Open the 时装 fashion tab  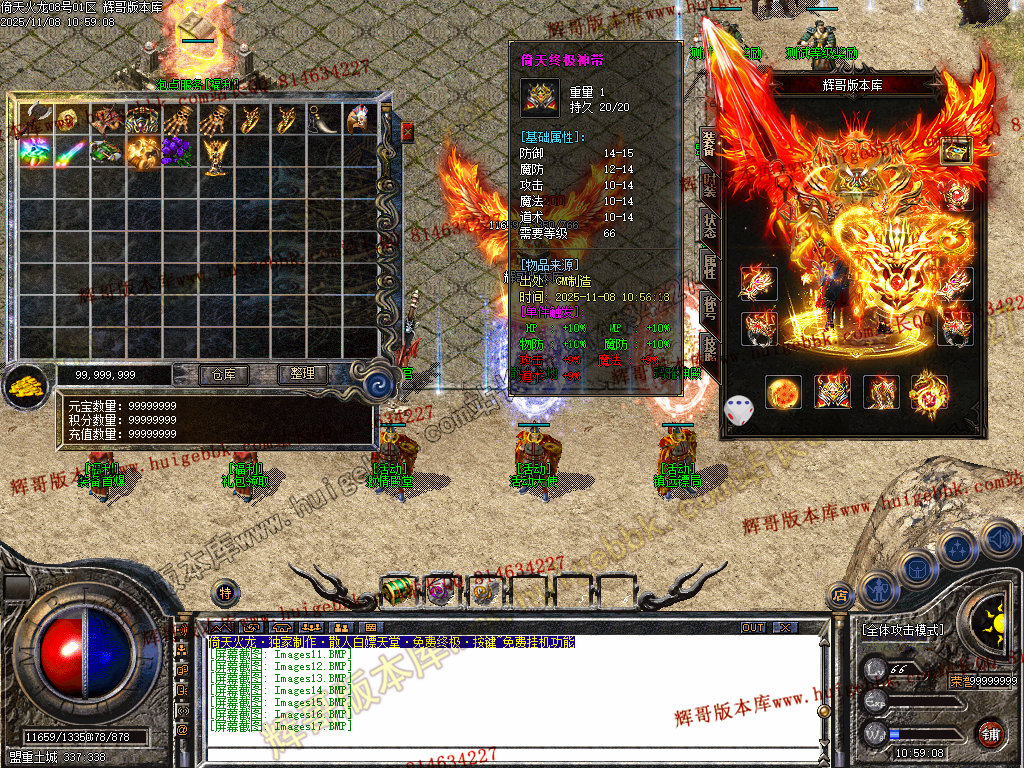(x=709, y=186)
